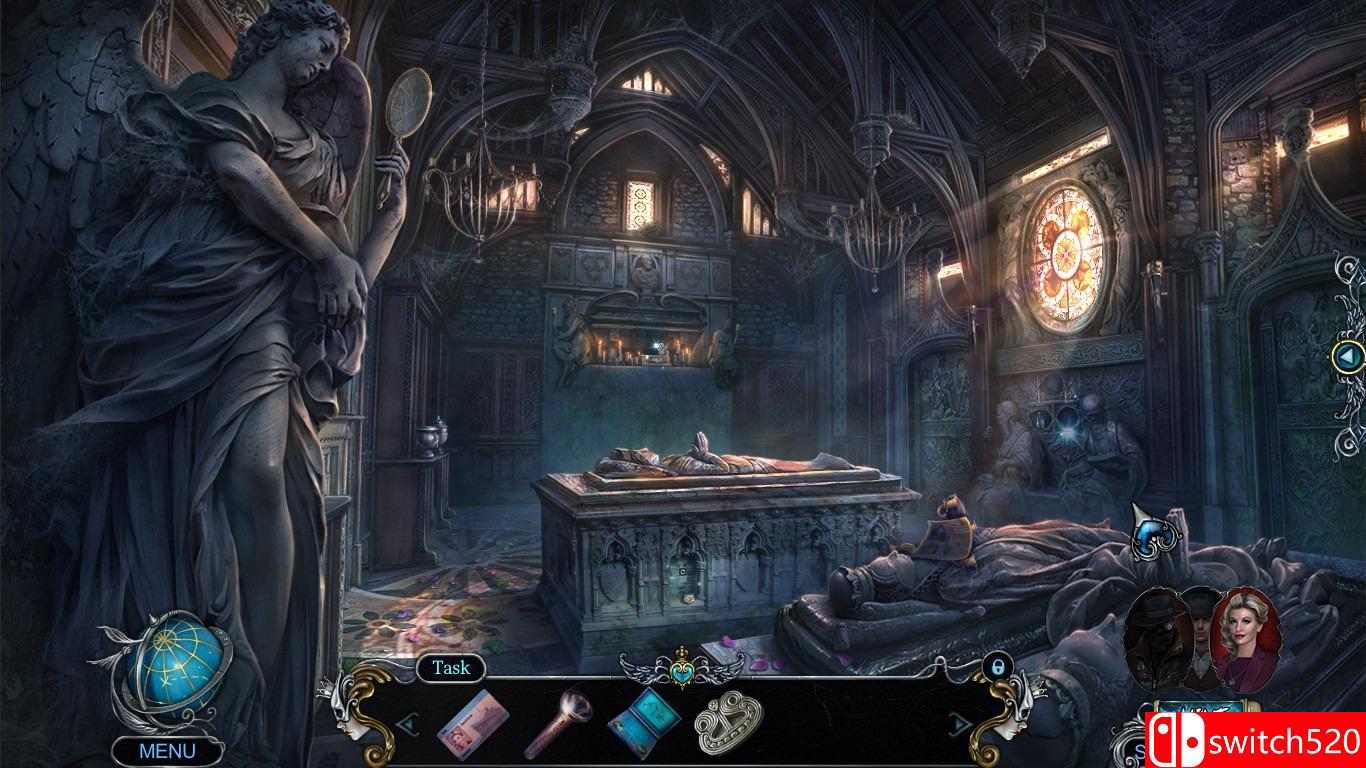Open the shadowed detective character portrait
This screenshot has height=768, width=1366.
click(x=1158, y=632)
